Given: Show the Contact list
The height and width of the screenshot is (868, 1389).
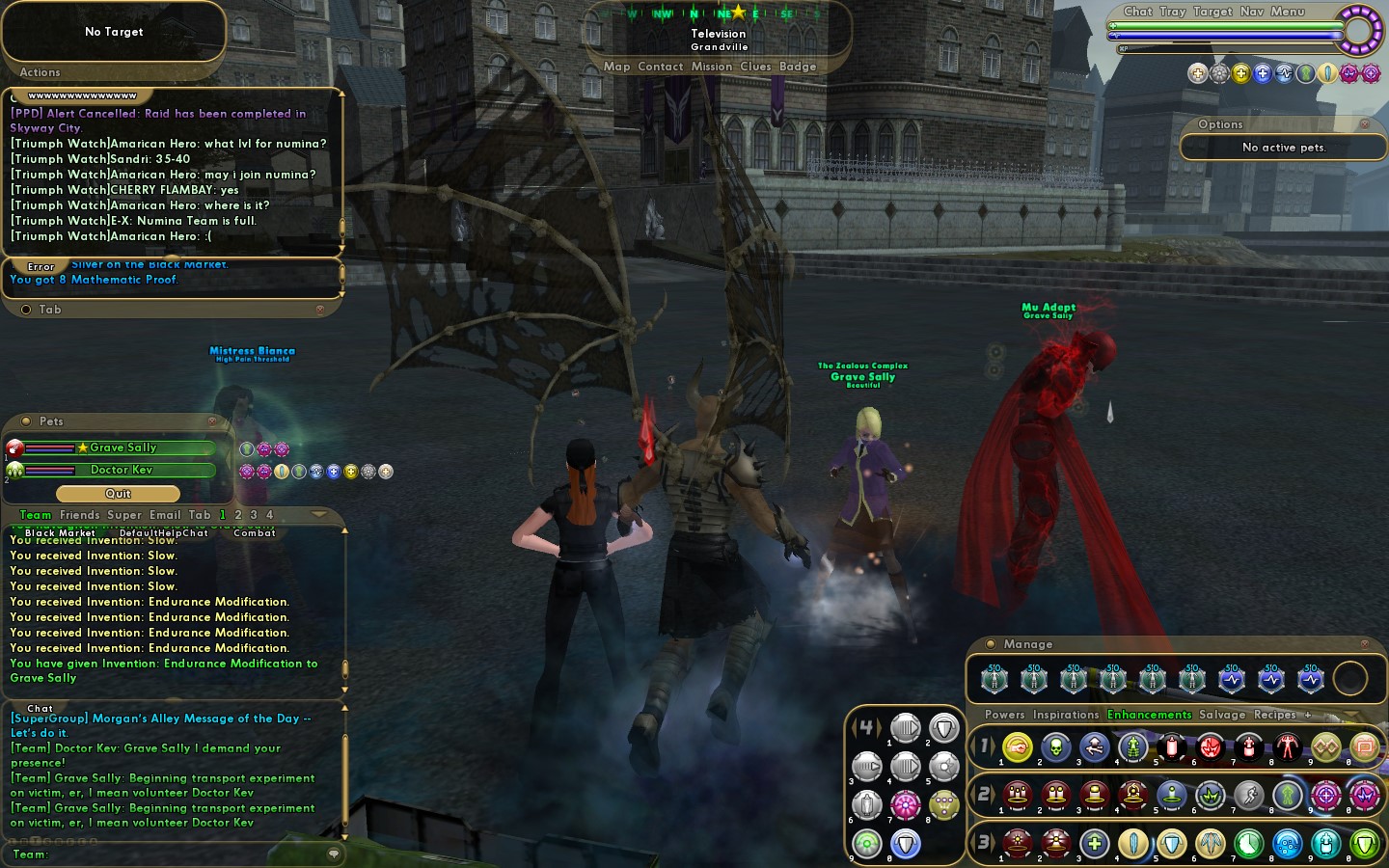Looking at the screenshot, I should coord(660,67).
